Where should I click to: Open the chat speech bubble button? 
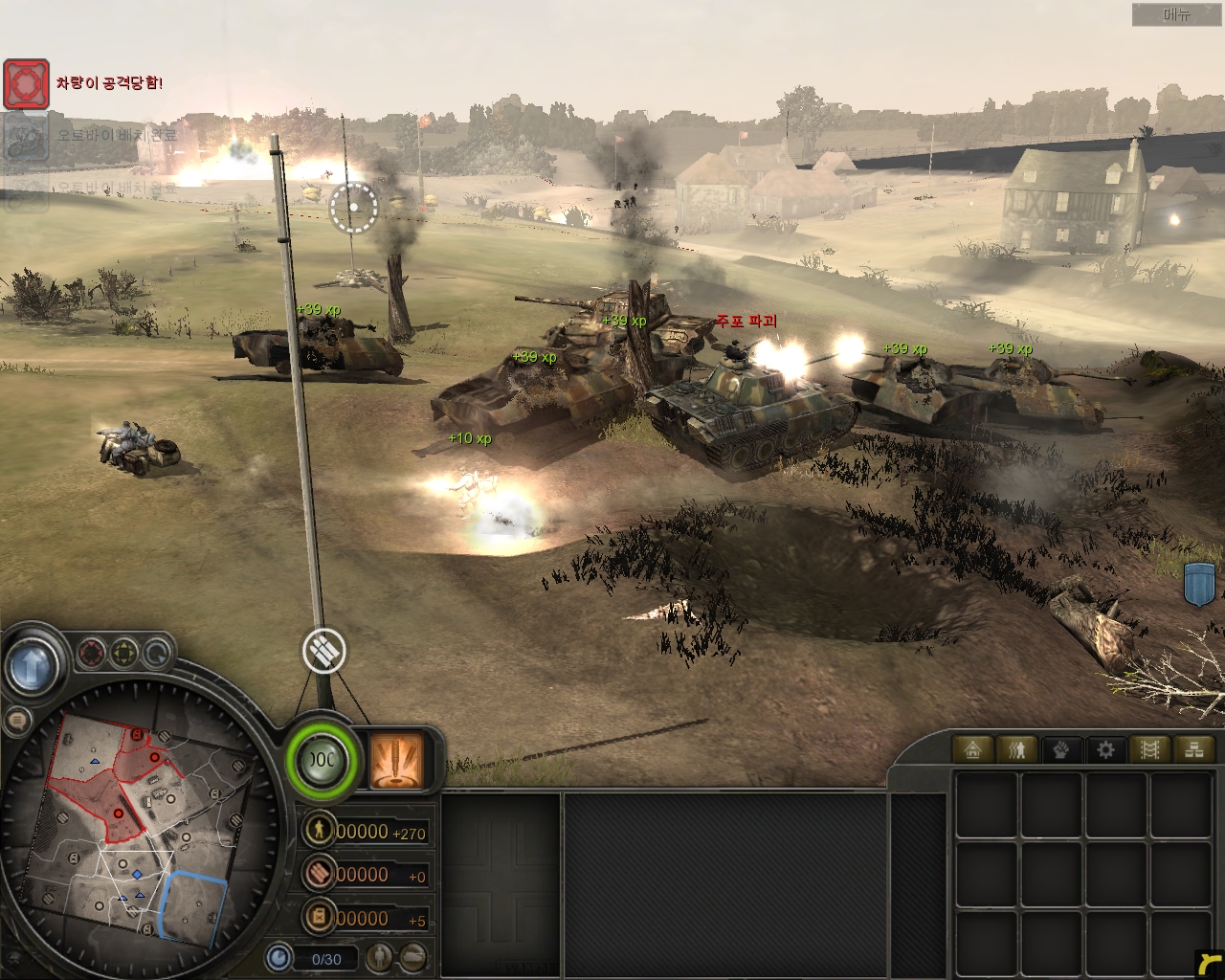pyautogui.click(x=16, y=721)
